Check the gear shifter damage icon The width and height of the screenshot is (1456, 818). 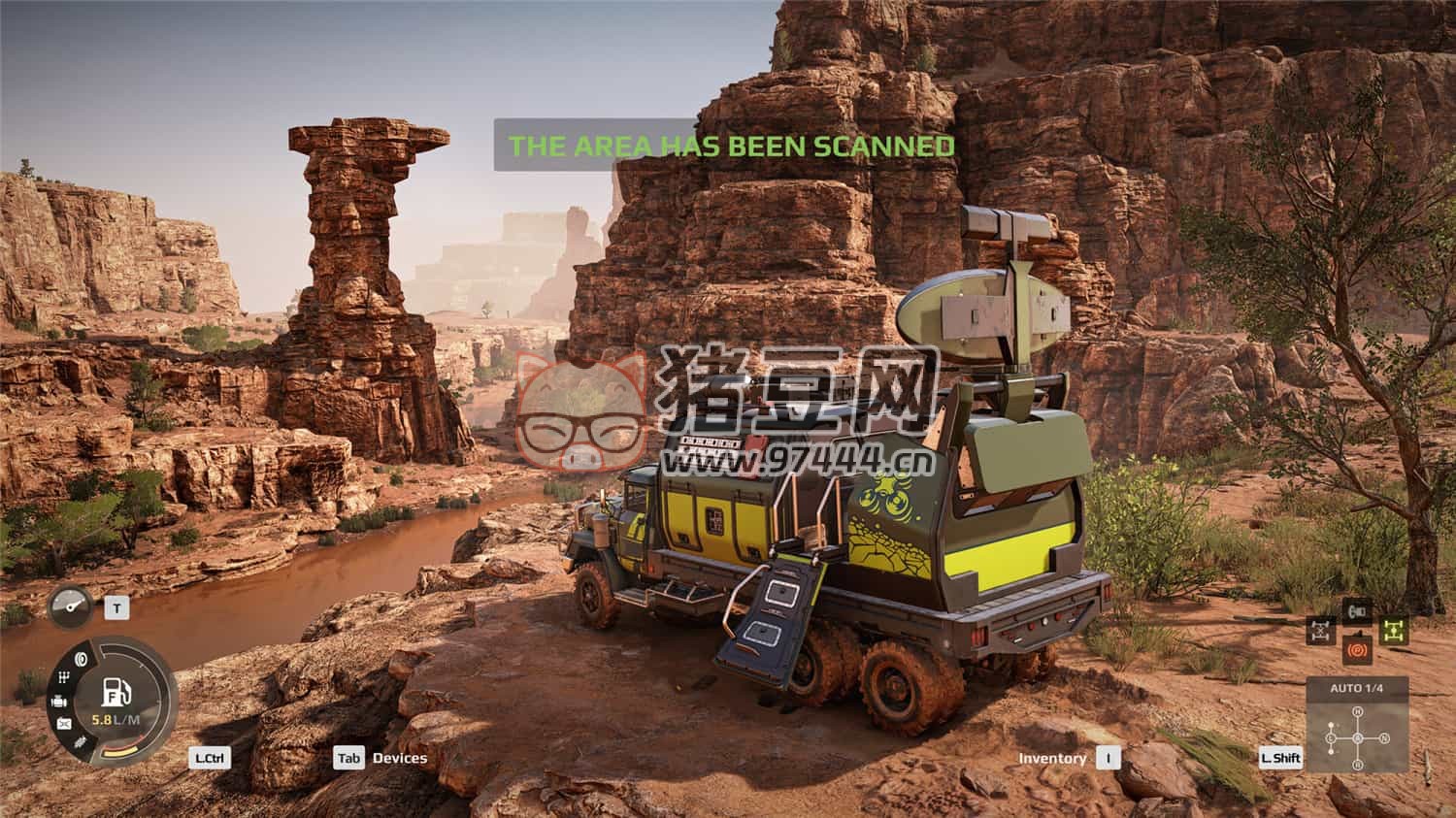pyautogui.click(x=63, y=677)
